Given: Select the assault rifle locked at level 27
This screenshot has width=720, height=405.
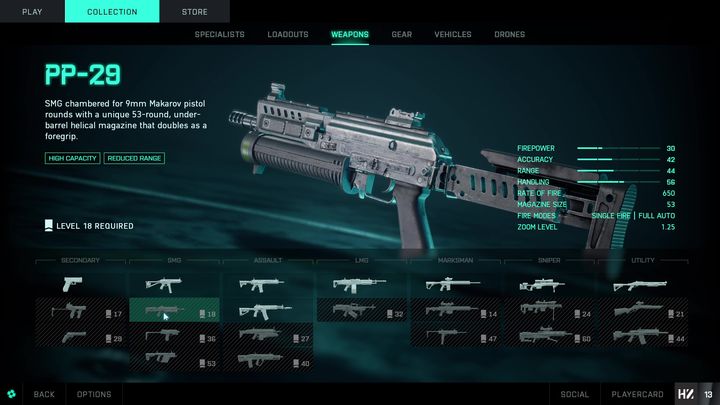Looking at the screenshot, I should coord(267,338).
